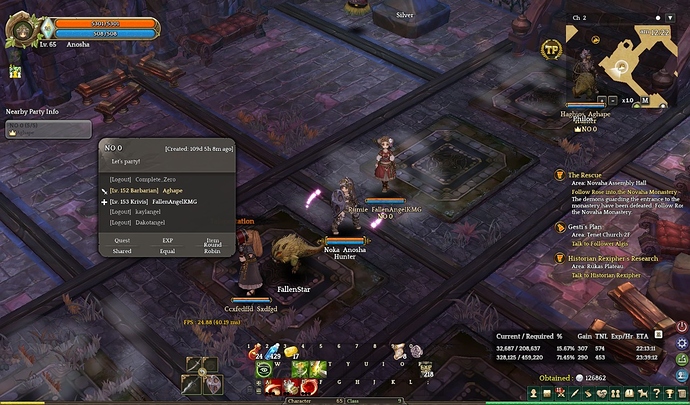Open Anosha's character portrait
Screen dimensions: 690x405
point(22,30)
